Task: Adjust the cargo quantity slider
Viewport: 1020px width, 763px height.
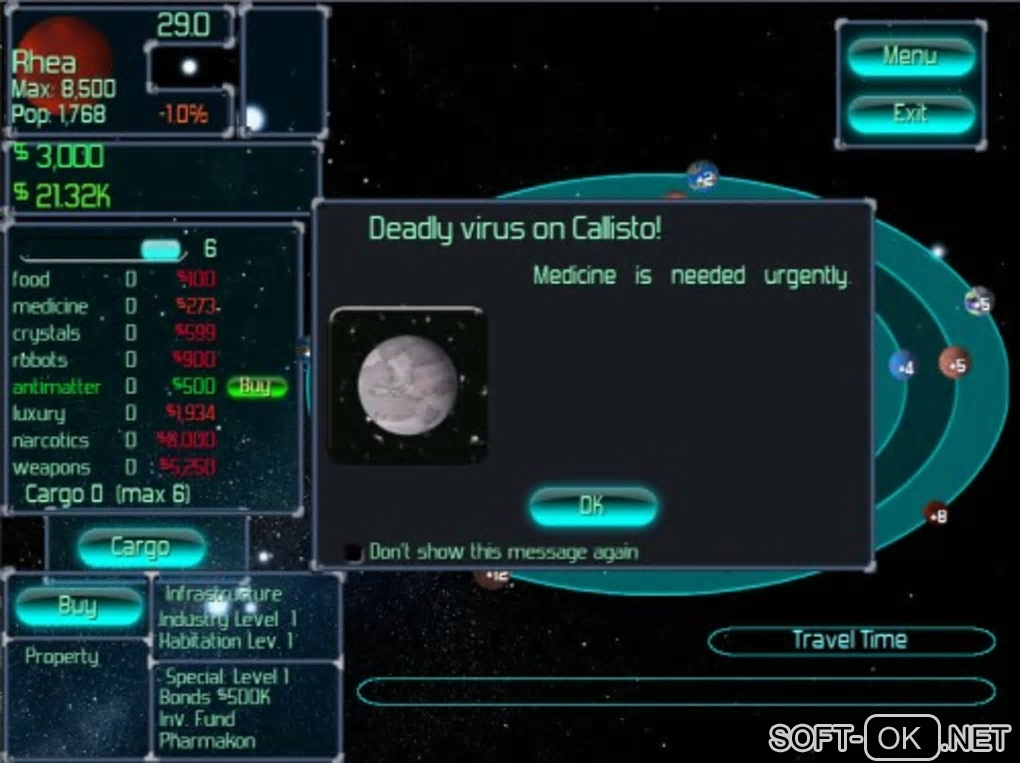Action: coord(161,249)
